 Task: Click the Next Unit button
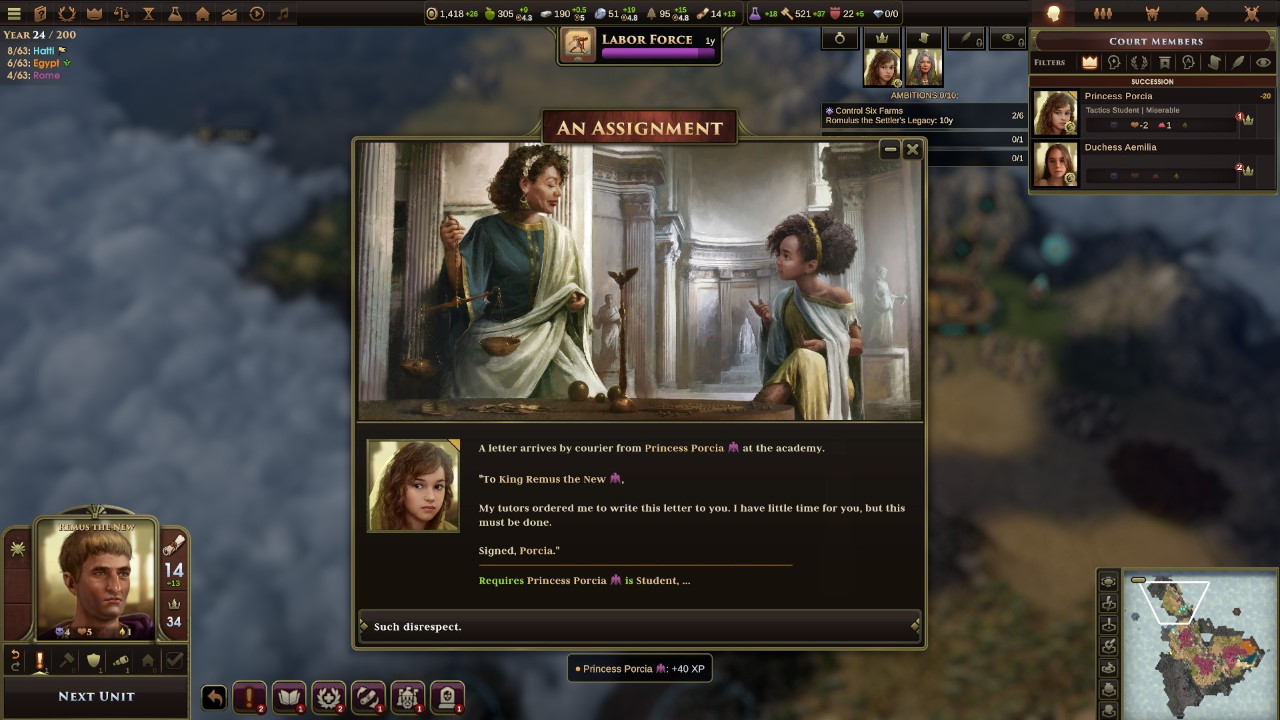[x=96, y=696]
